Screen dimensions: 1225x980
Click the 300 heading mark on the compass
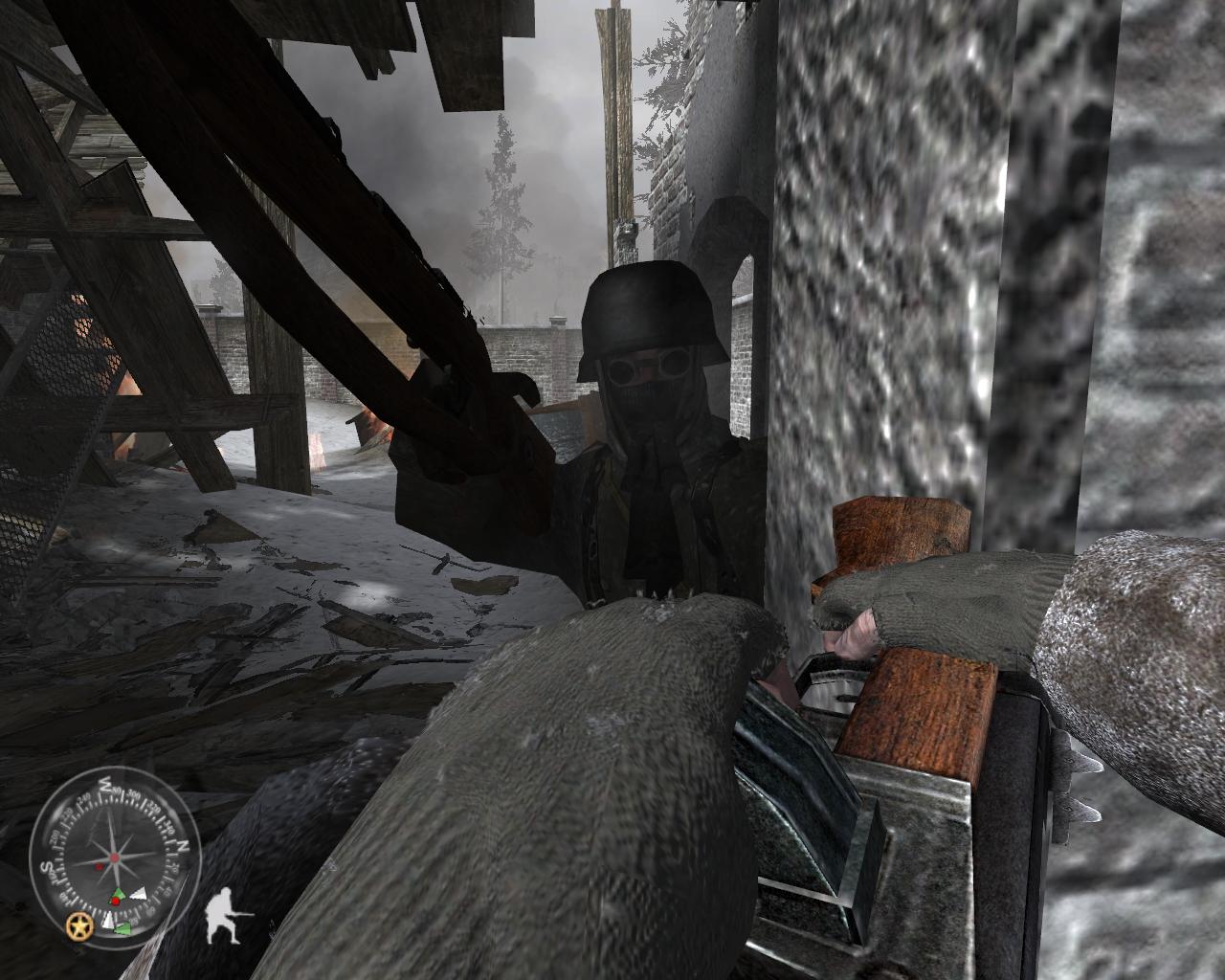point(134,793)
